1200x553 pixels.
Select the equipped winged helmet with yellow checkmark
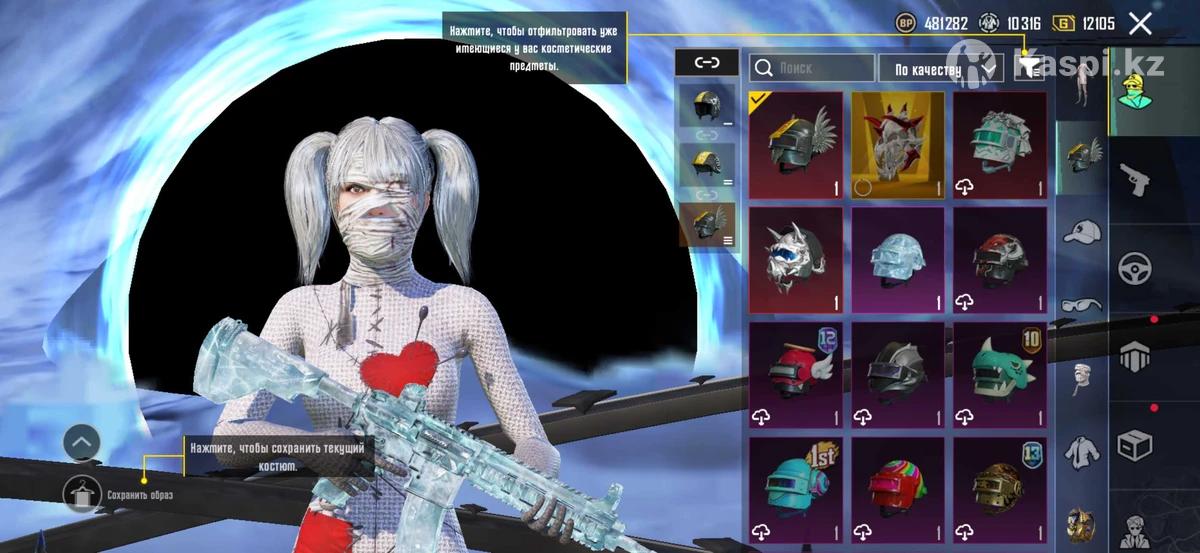coord(796,146)
